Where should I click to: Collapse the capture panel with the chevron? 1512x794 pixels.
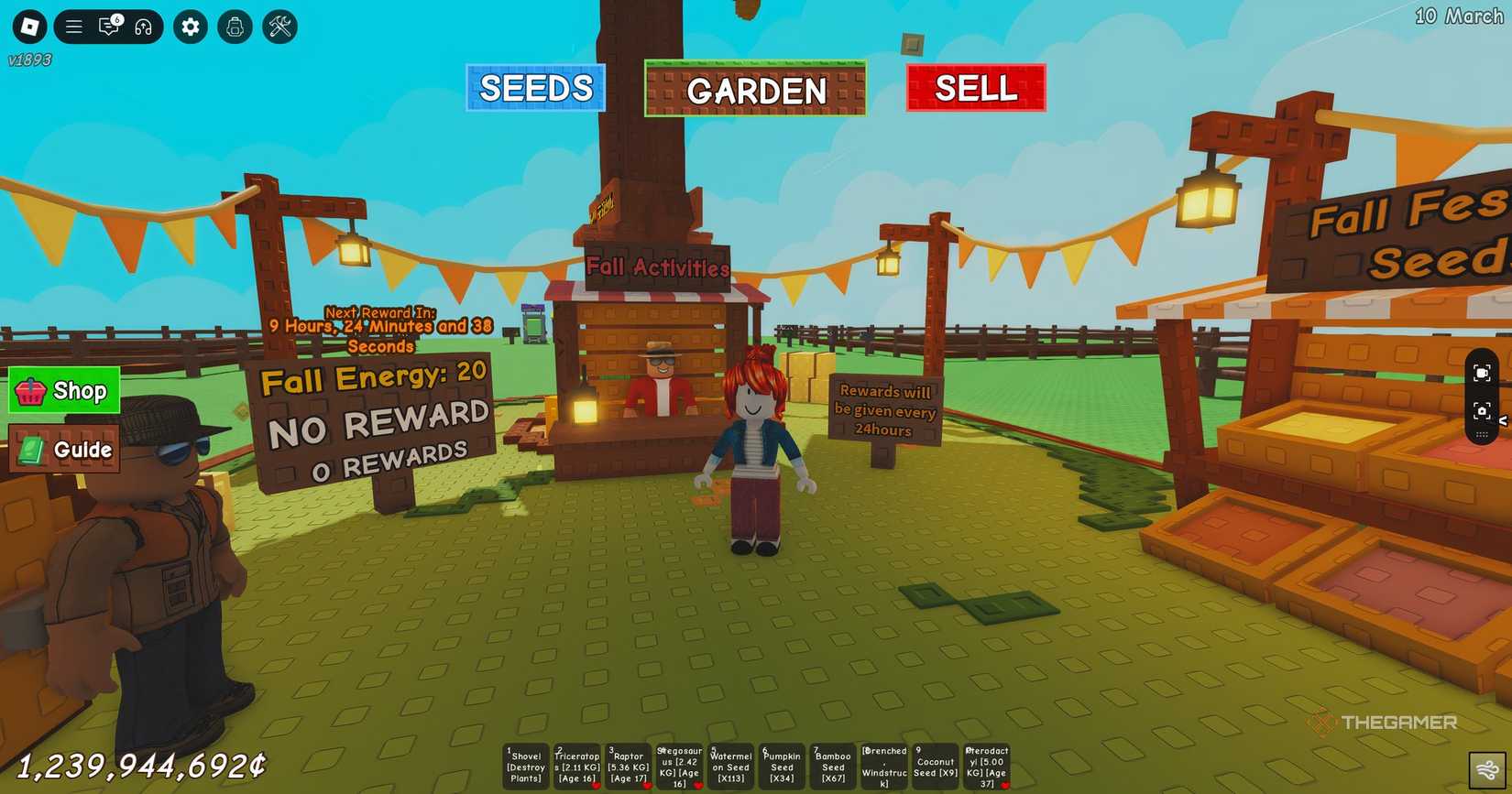pyautogui.click(x=1503, y=421)
